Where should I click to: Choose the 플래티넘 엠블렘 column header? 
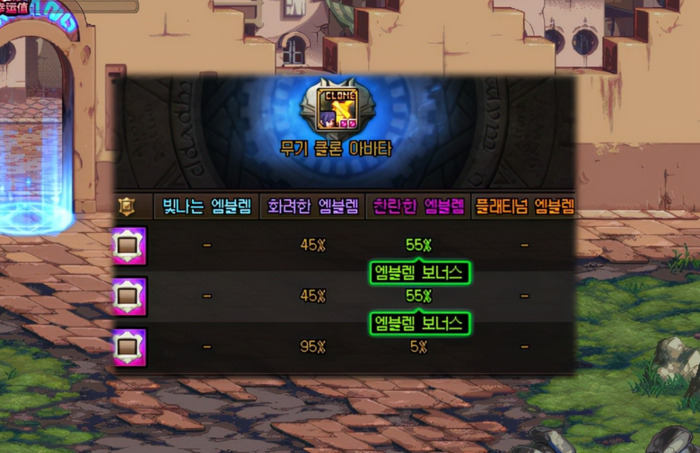pyautogui.click(x=524, y=207)
